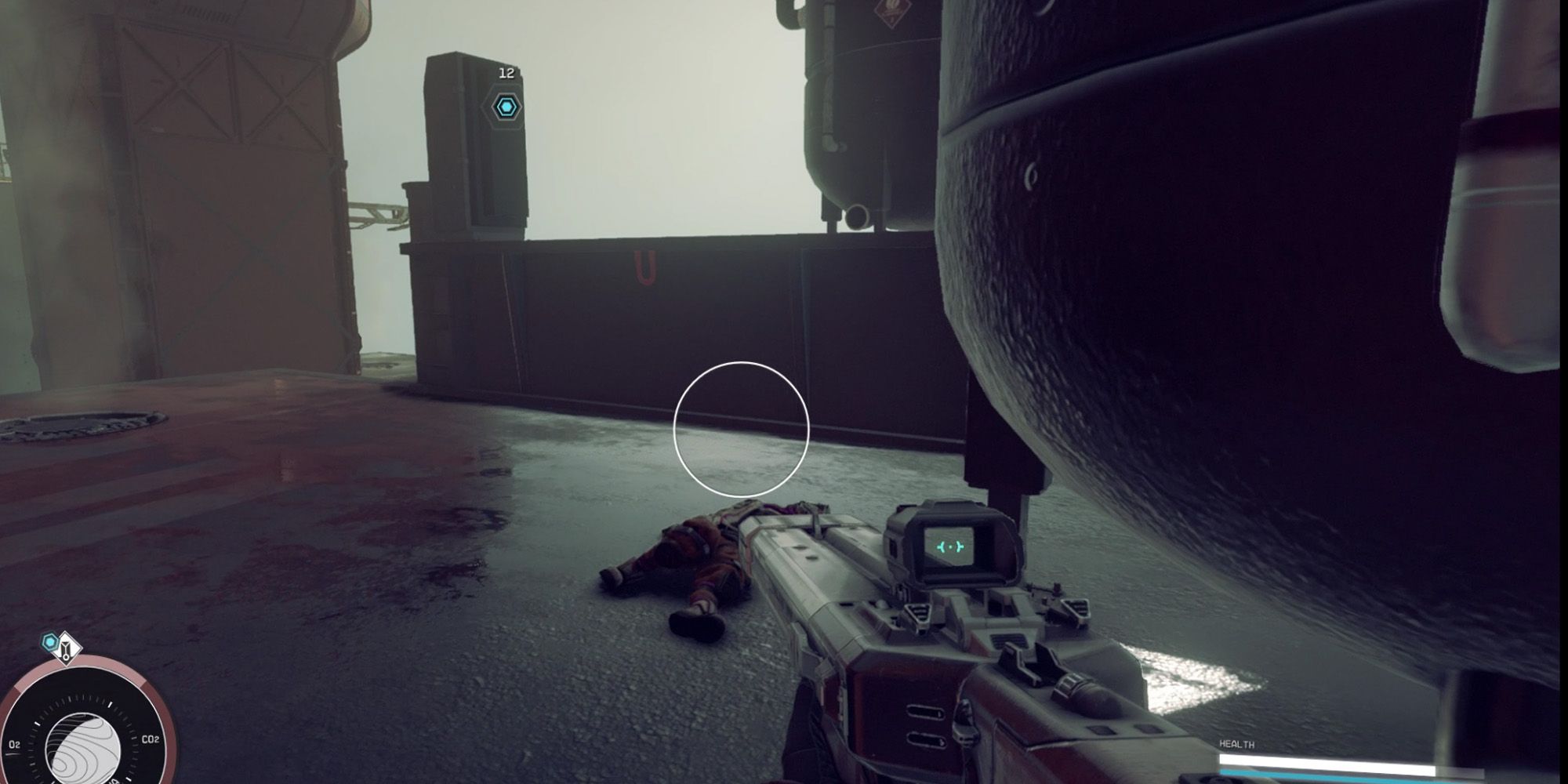Click the teal hexagon indicator beside the compass marker

49,641
